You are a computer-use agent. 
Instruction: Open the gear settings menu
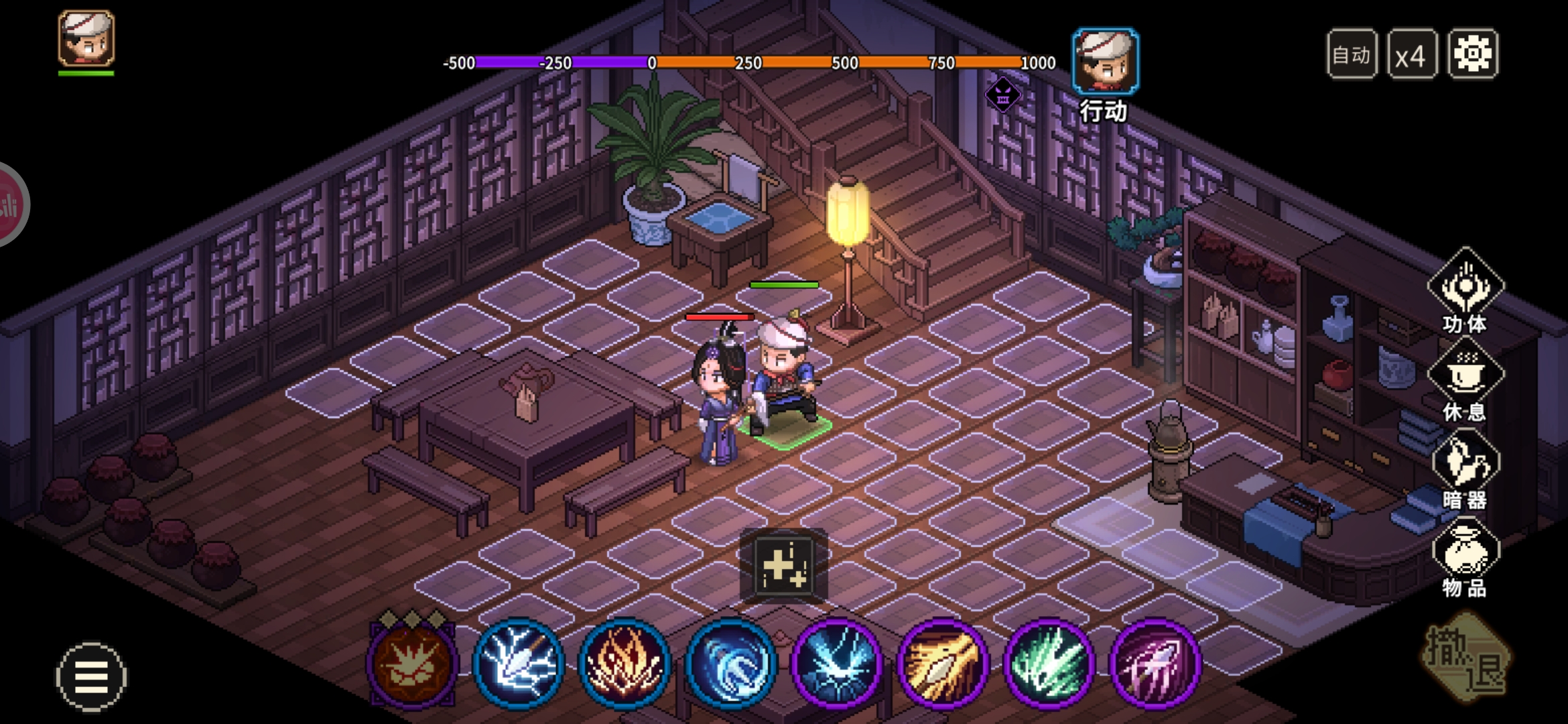click(x=1472, y=54)
